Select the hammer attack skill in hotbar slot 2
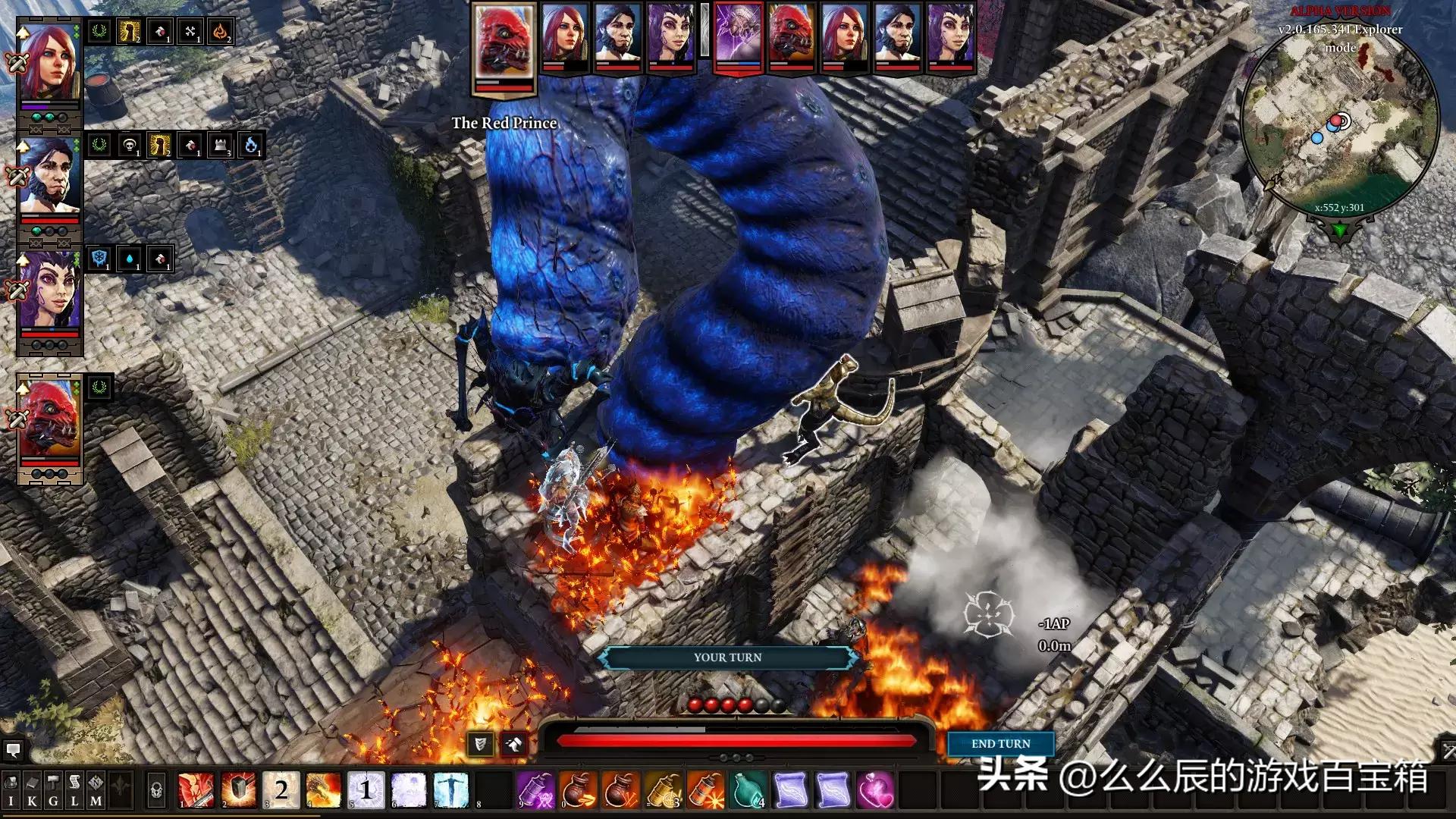This screenshot has height=819, width=1456. [237, 789]
